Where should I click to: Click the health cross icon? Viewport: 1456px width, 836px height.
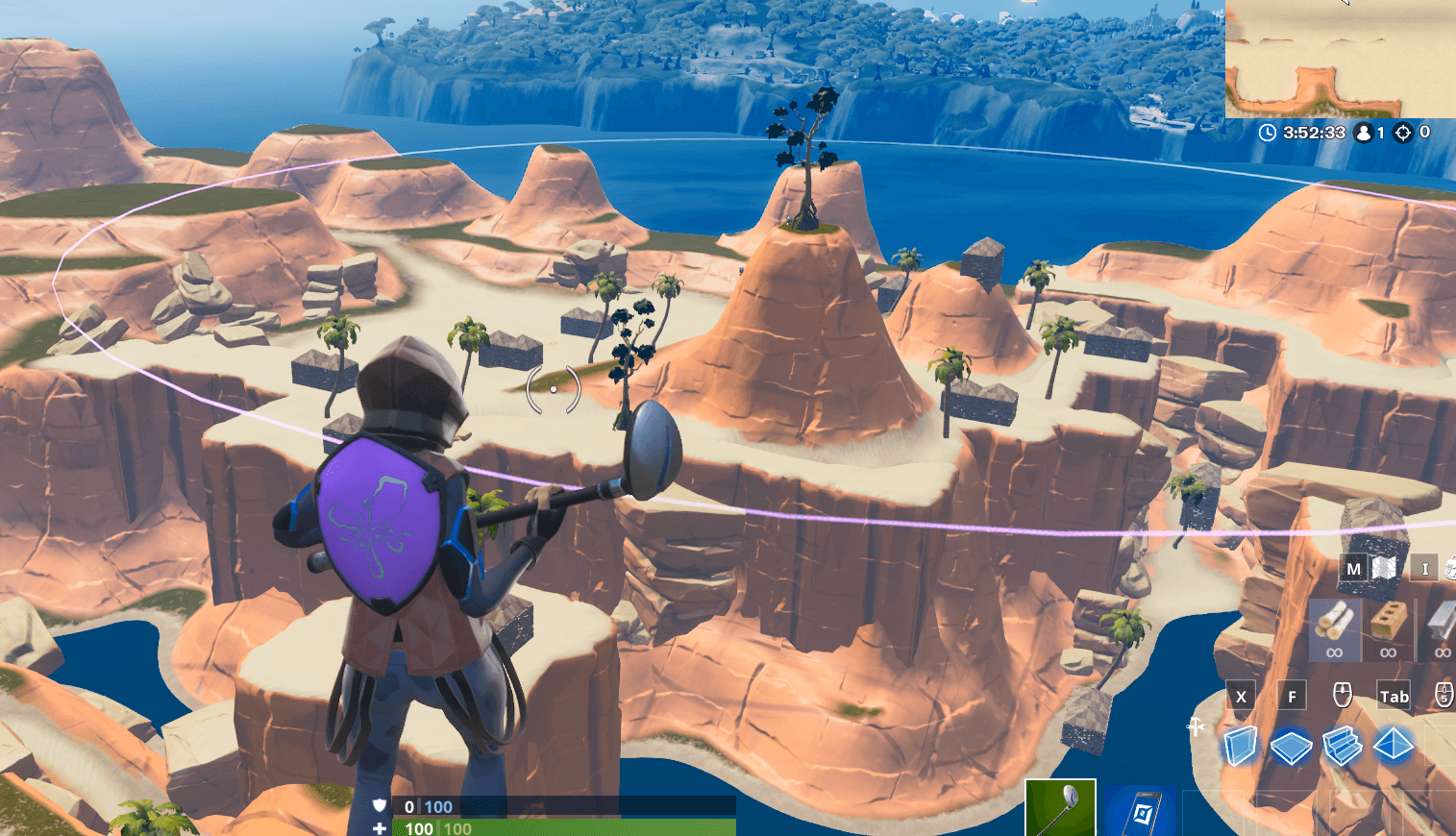381,827
